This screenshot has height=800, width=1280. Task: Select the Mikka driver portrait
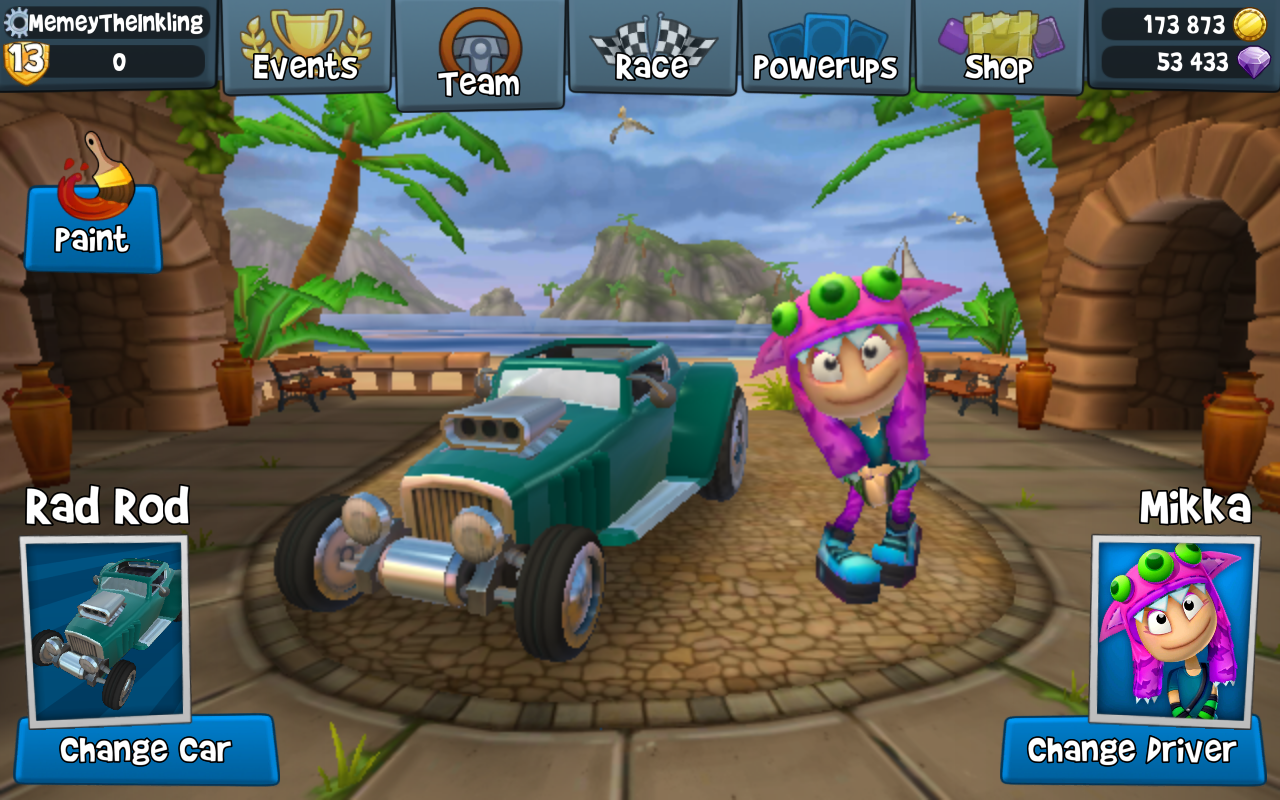tap(1174, 630)
